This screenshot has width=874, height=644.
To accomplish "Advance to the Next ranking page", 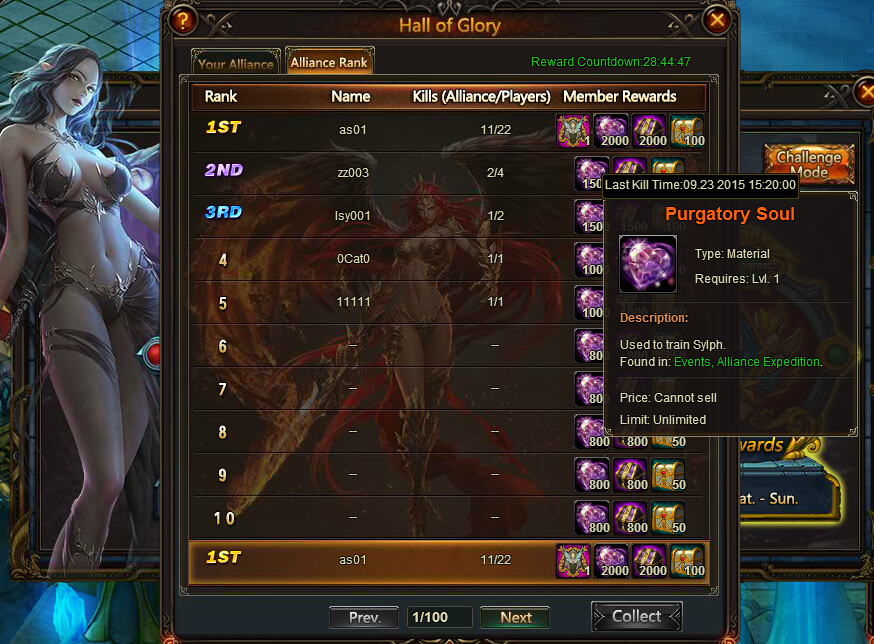I will click(515, 617).
